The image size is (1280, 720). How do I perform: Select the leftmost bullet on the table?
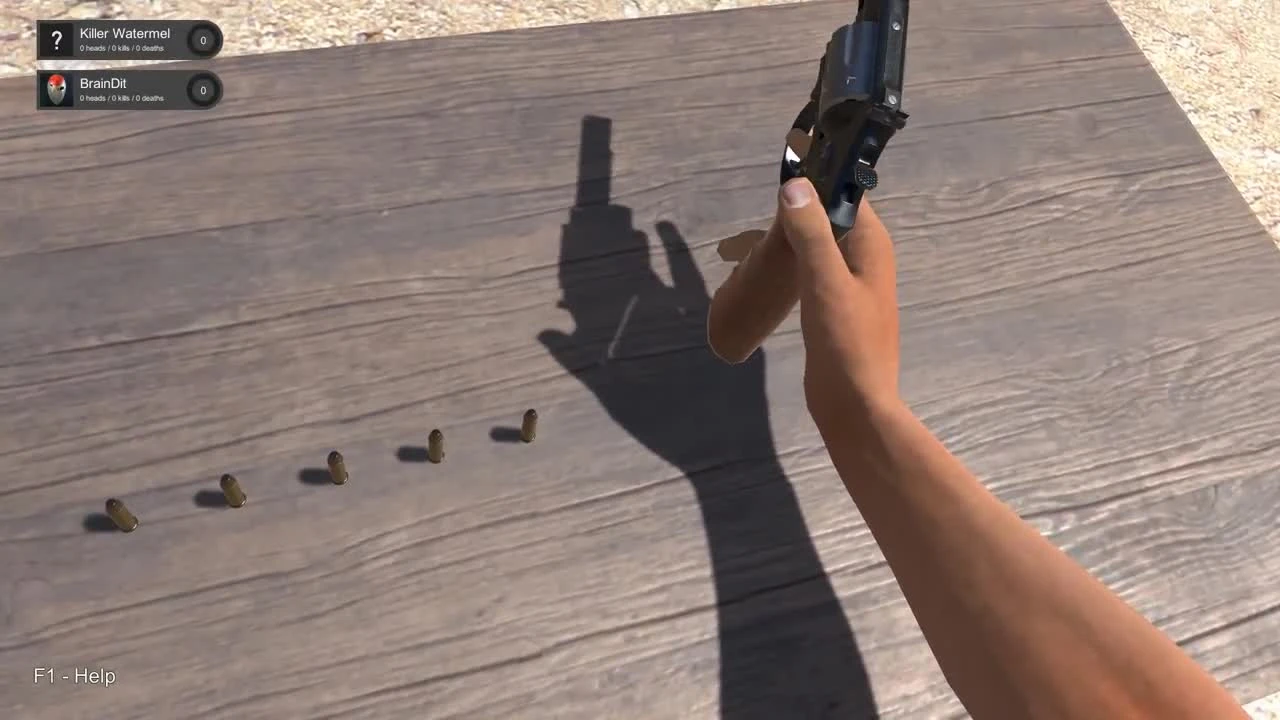120,512
